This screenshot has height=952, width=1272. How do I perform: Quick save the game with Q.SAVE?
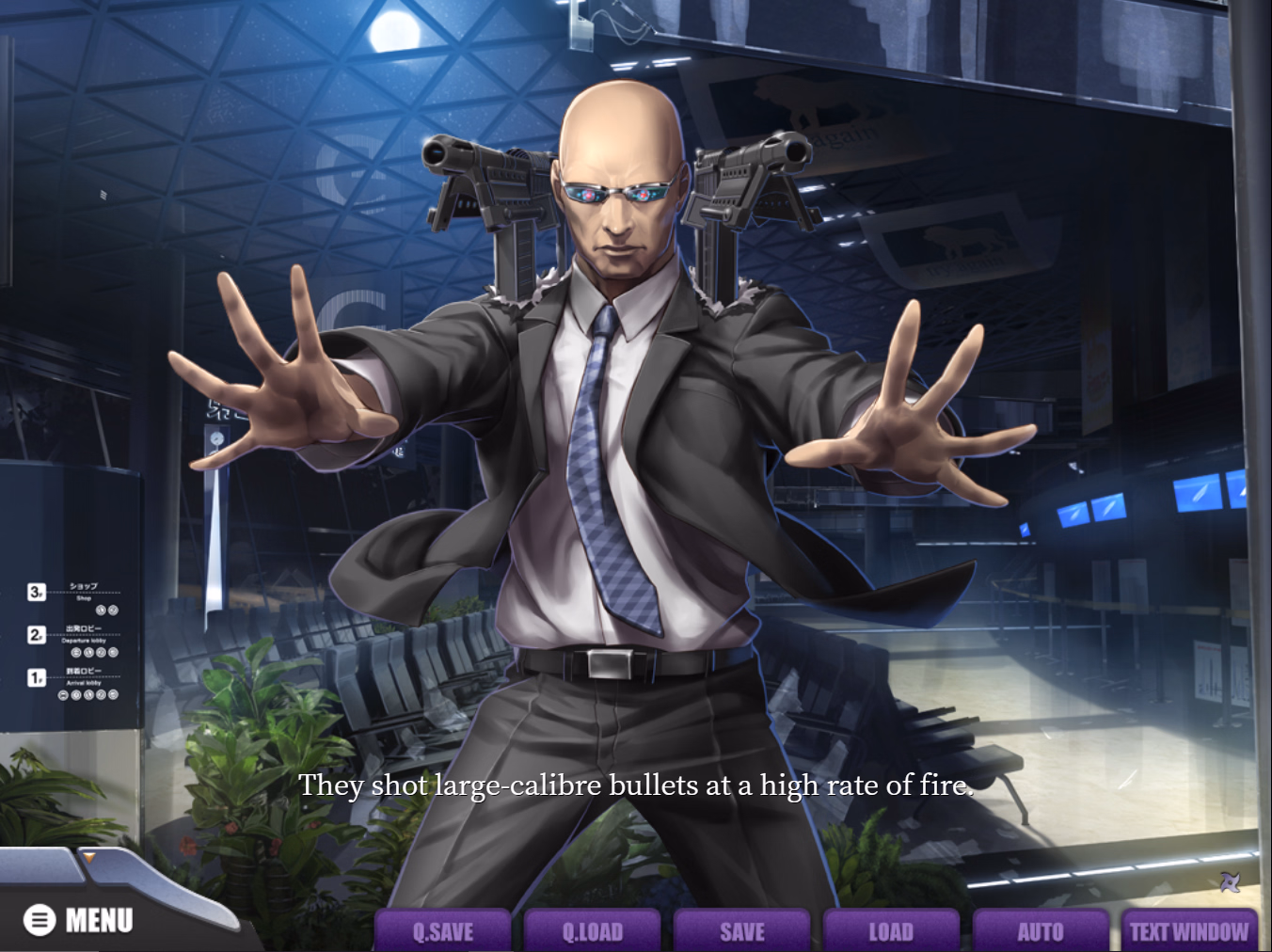(x=442, y=931)
